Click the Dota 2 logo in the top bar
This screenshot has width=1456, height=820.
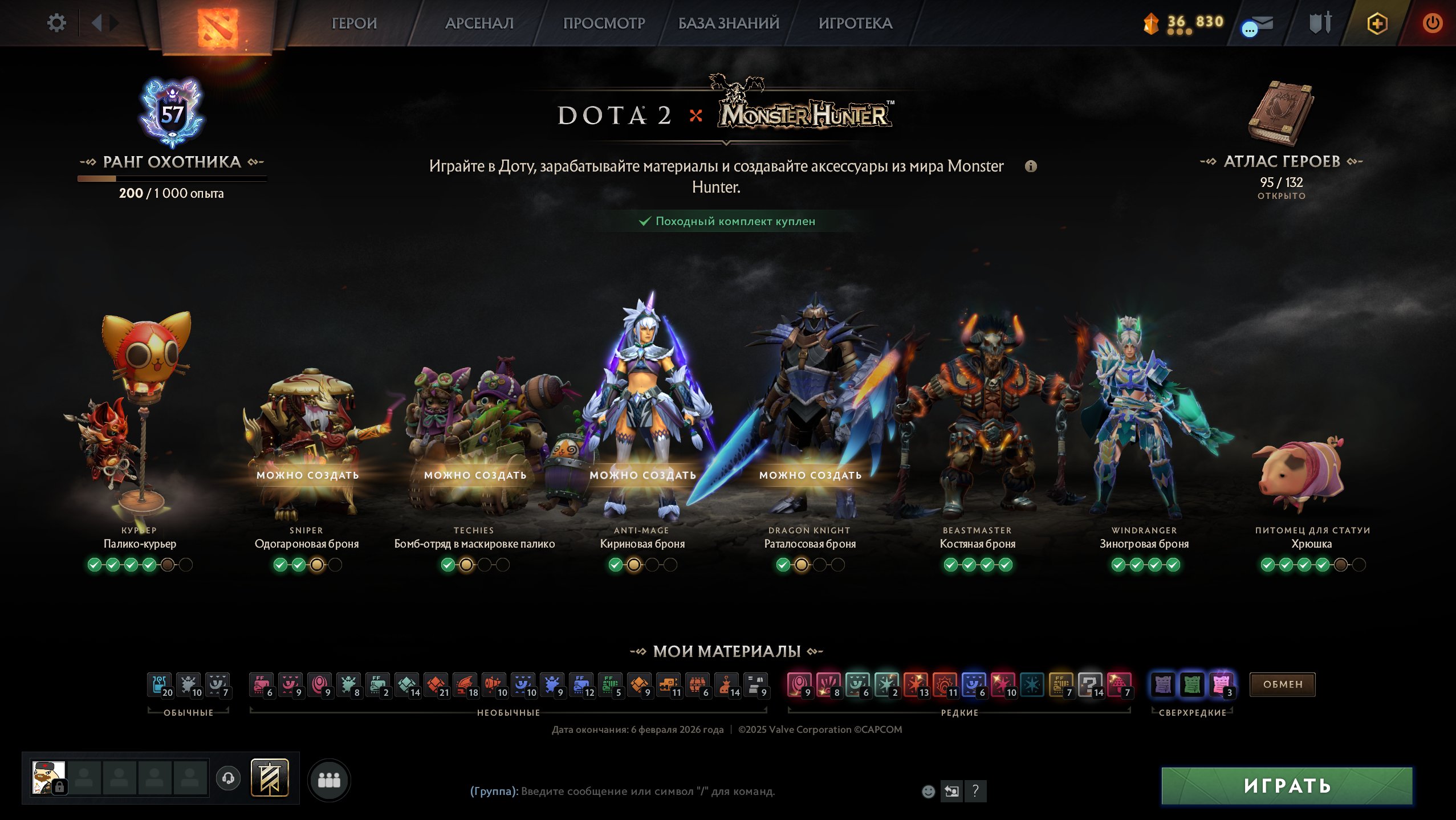click(x=219, y=24)
